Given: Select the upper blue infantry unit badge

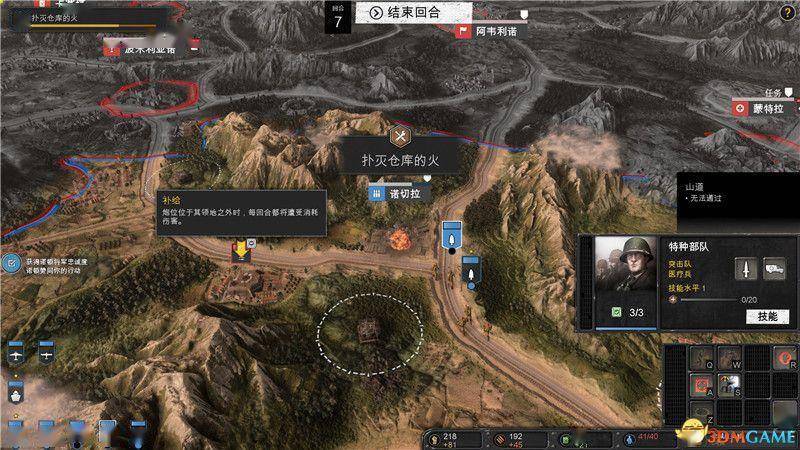Looking at the screenshot, I should click(x=451, y=237).
